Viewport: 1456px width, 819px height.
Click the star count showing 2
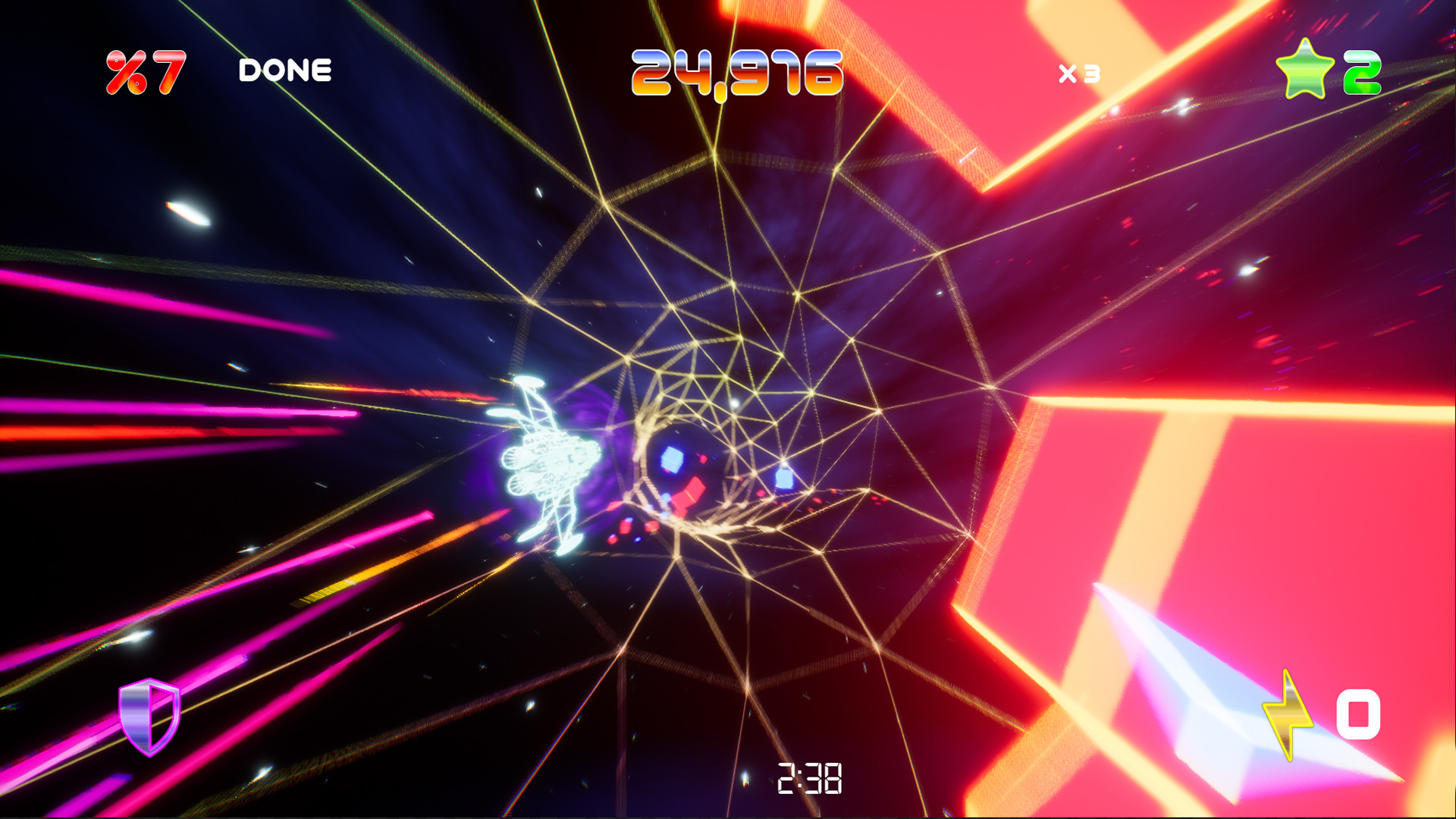[1361, 72]
